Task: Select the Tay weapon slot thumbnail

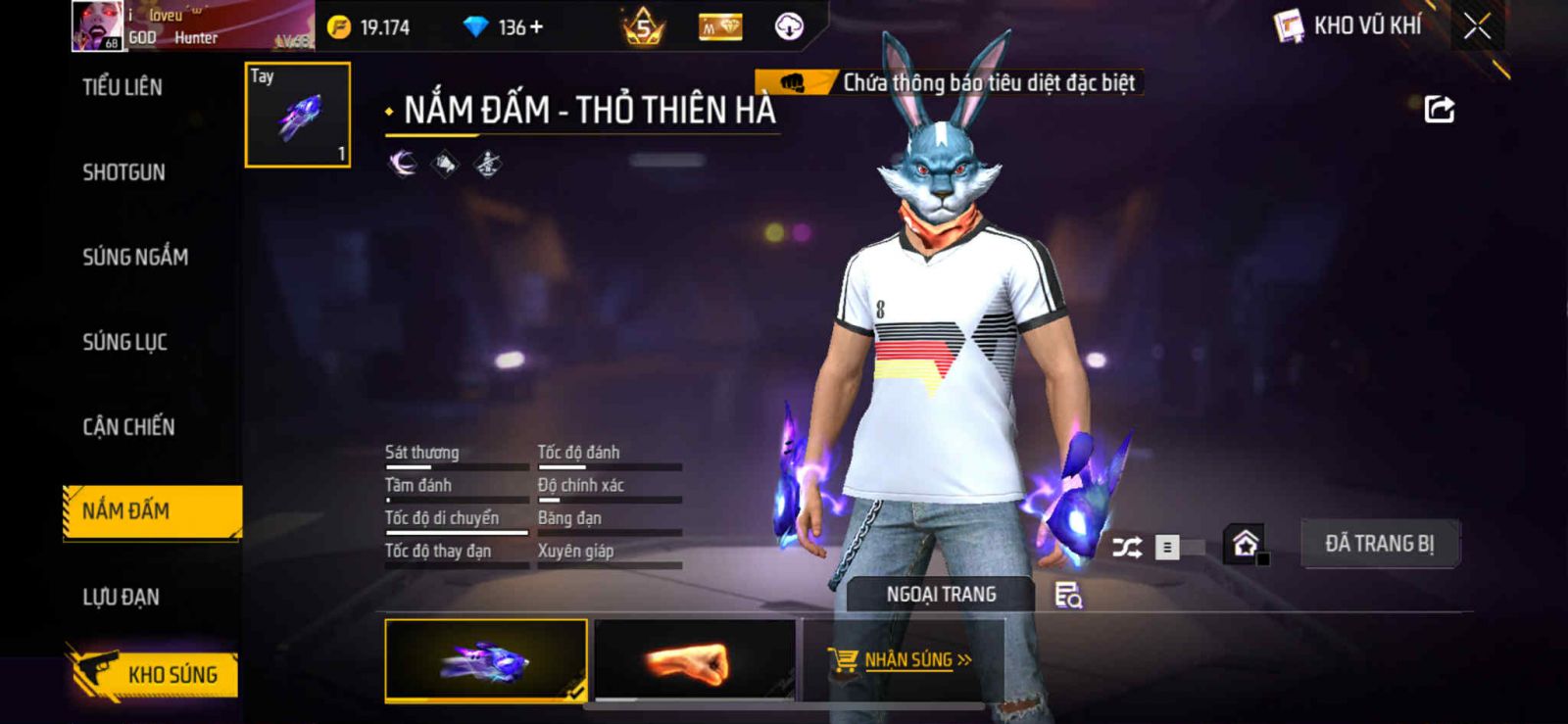Action: pyautogui.click(x=298, y=115)
